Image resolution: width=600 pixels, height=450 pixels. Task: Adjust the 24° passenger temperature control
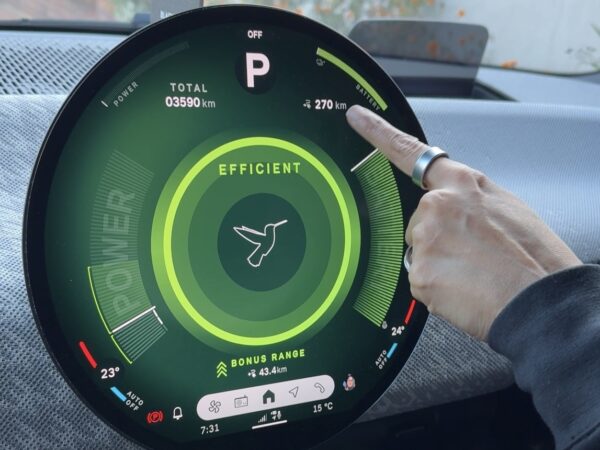click(398, 329)
